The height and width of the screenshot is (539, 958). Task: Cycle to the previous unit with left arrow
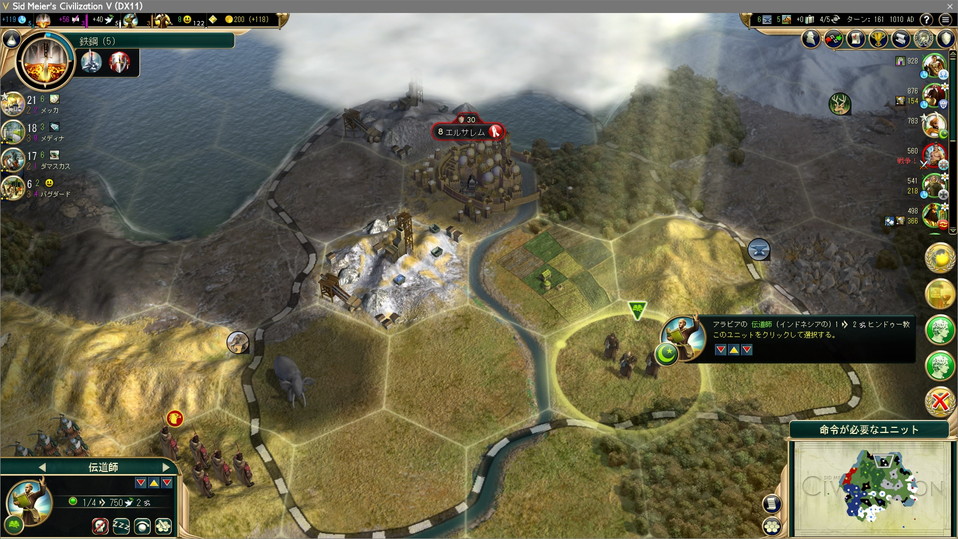pyautogui.click(x=42, y=467)
